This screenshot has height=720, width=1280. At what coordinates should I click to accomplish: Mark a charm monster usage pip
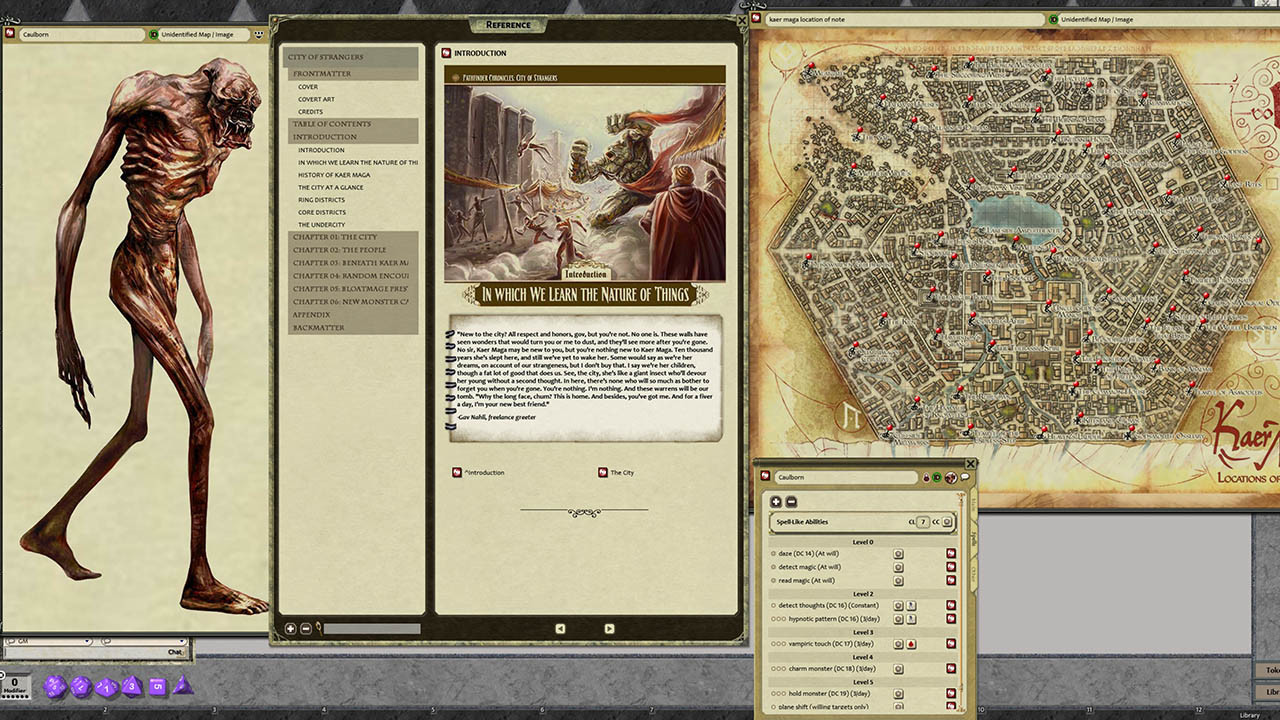pos(774,668)
